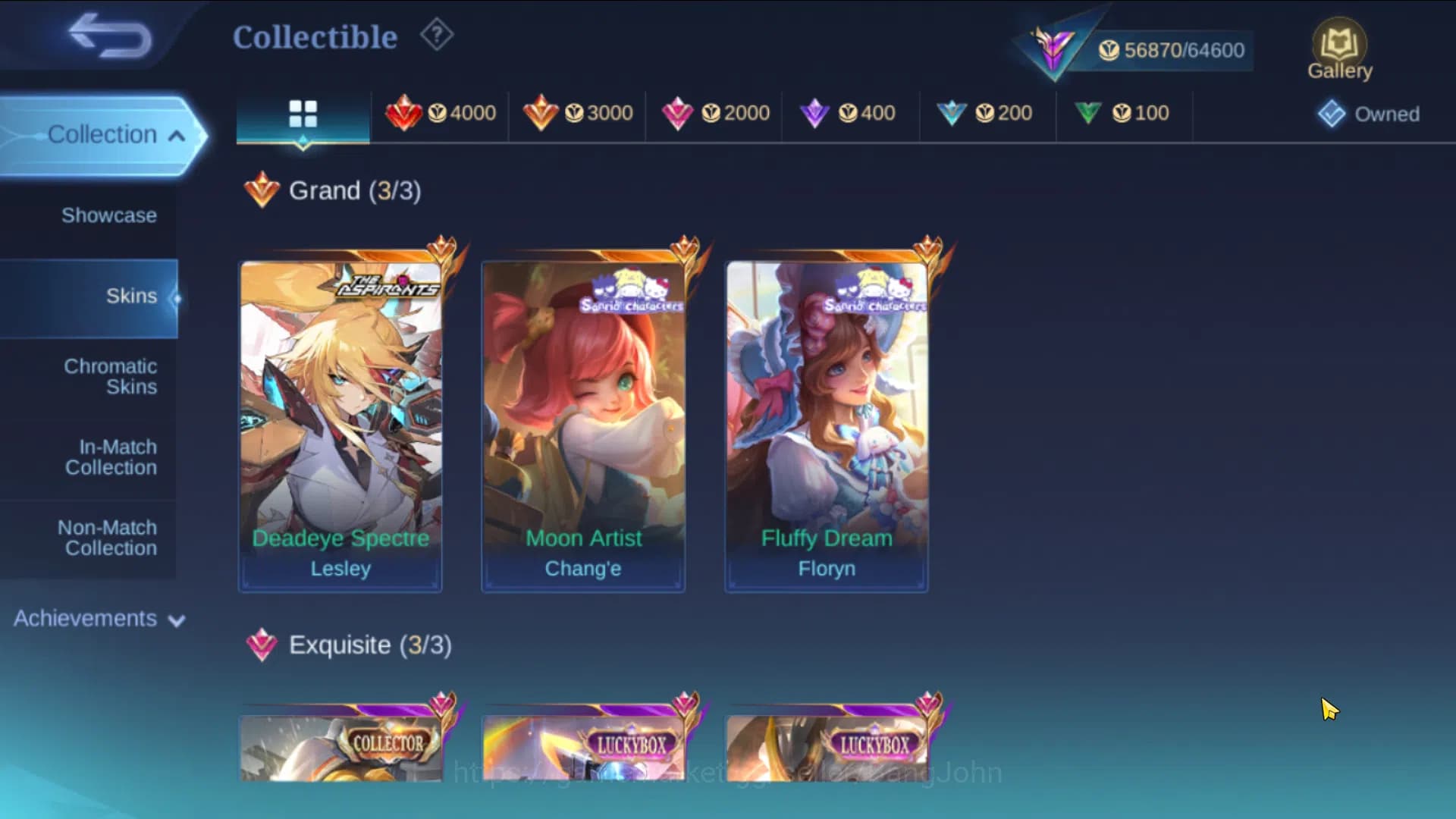This screenshot has height=819, width=1456.
Task: Open Non-Match Collection
Action: point(110,538)
